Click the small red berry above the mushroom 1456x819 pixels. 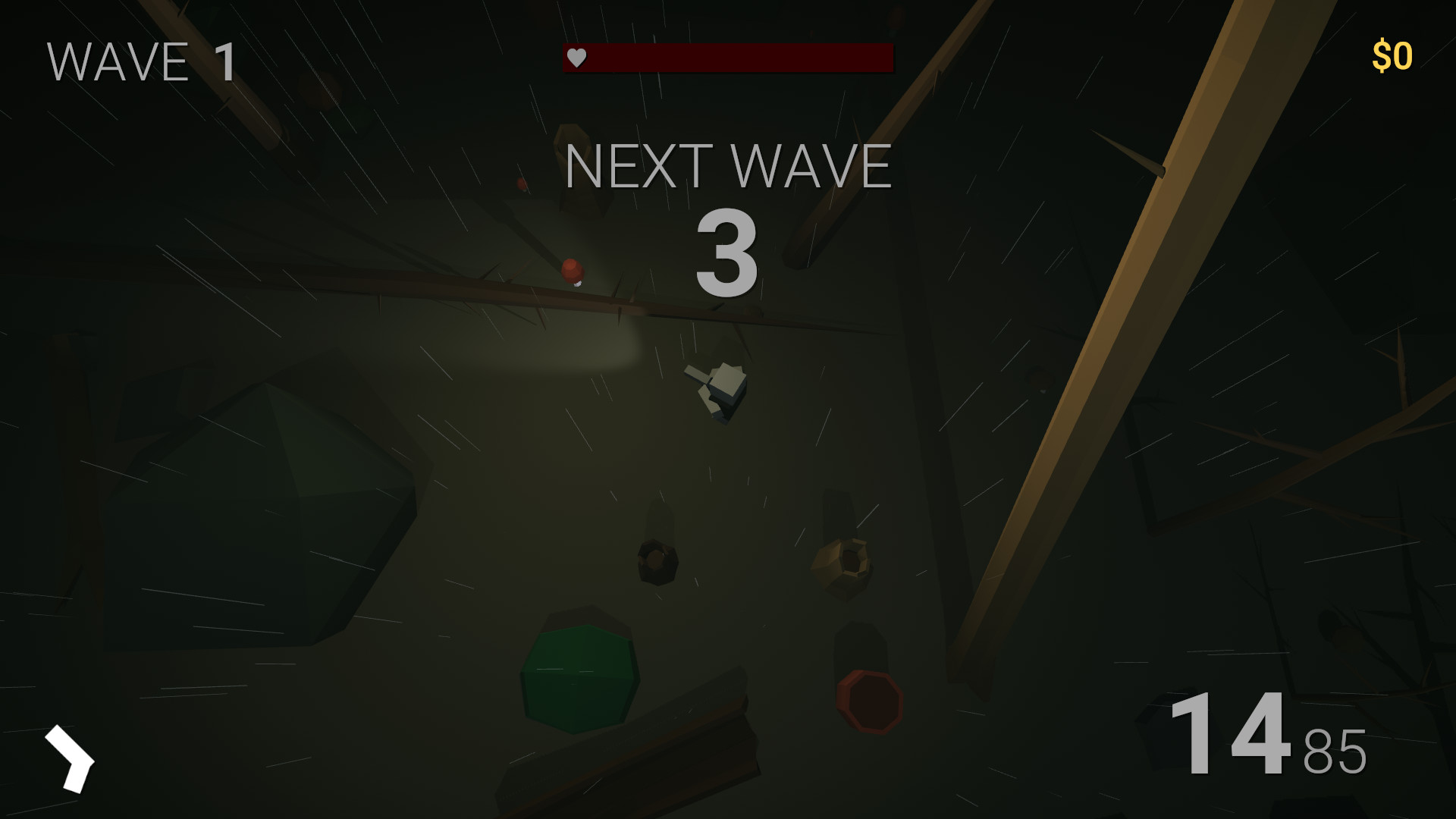tap(521, 185)
